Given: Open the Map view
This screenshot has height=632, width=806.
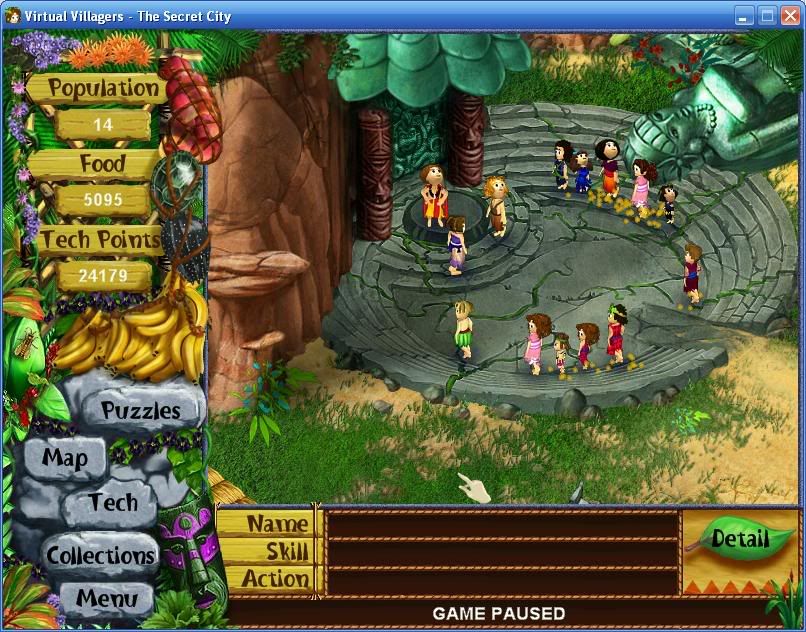Looking at the screenshot, I should (65, 459).
